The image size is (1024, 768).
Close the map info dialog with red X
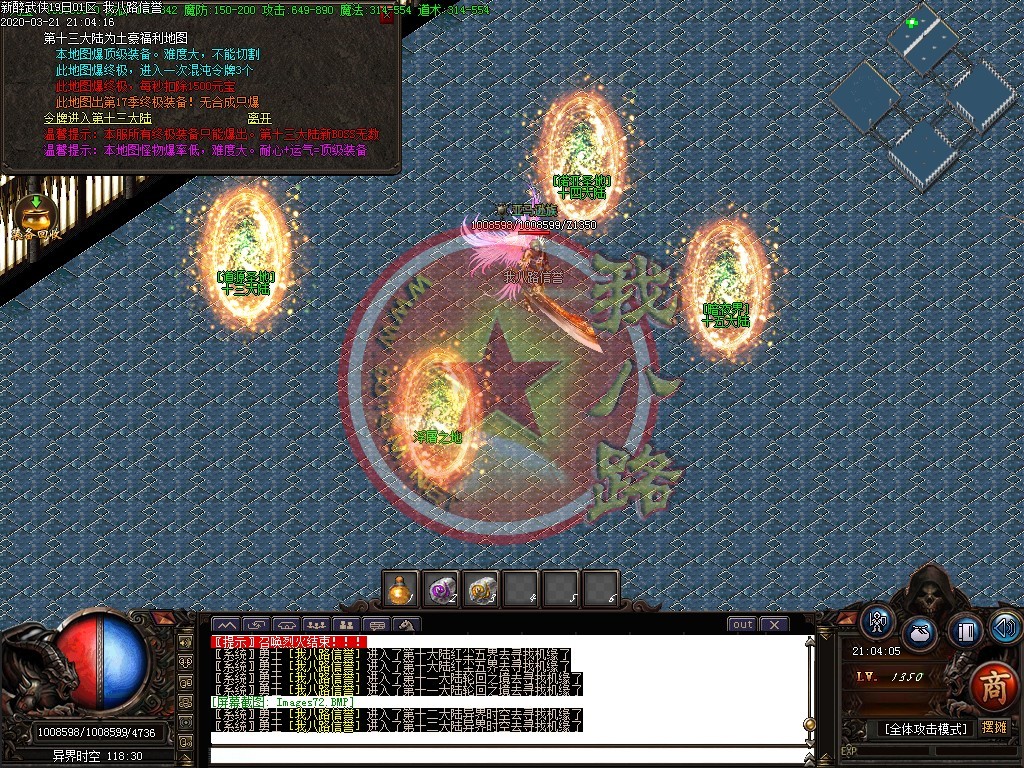[x=387, y=16]
